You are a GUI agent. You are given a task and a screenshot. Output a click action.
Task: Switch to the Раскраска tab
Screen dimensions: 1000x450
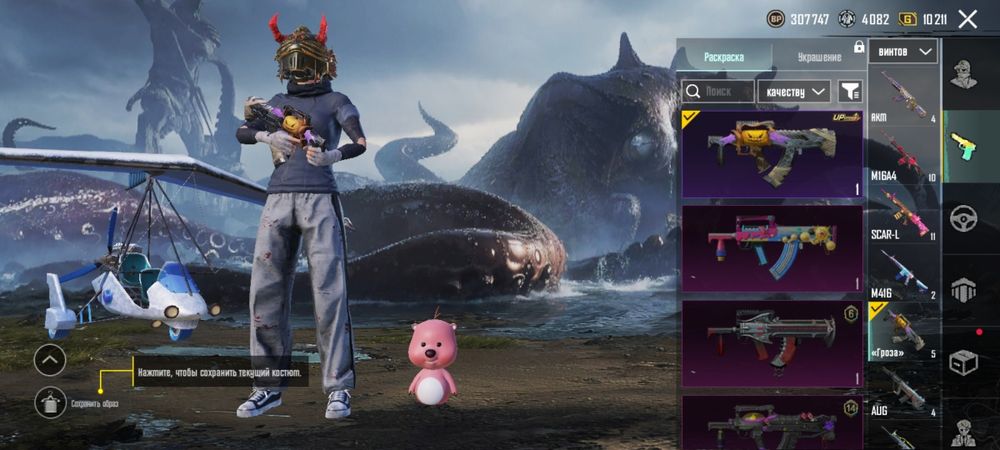pos(723,57)
